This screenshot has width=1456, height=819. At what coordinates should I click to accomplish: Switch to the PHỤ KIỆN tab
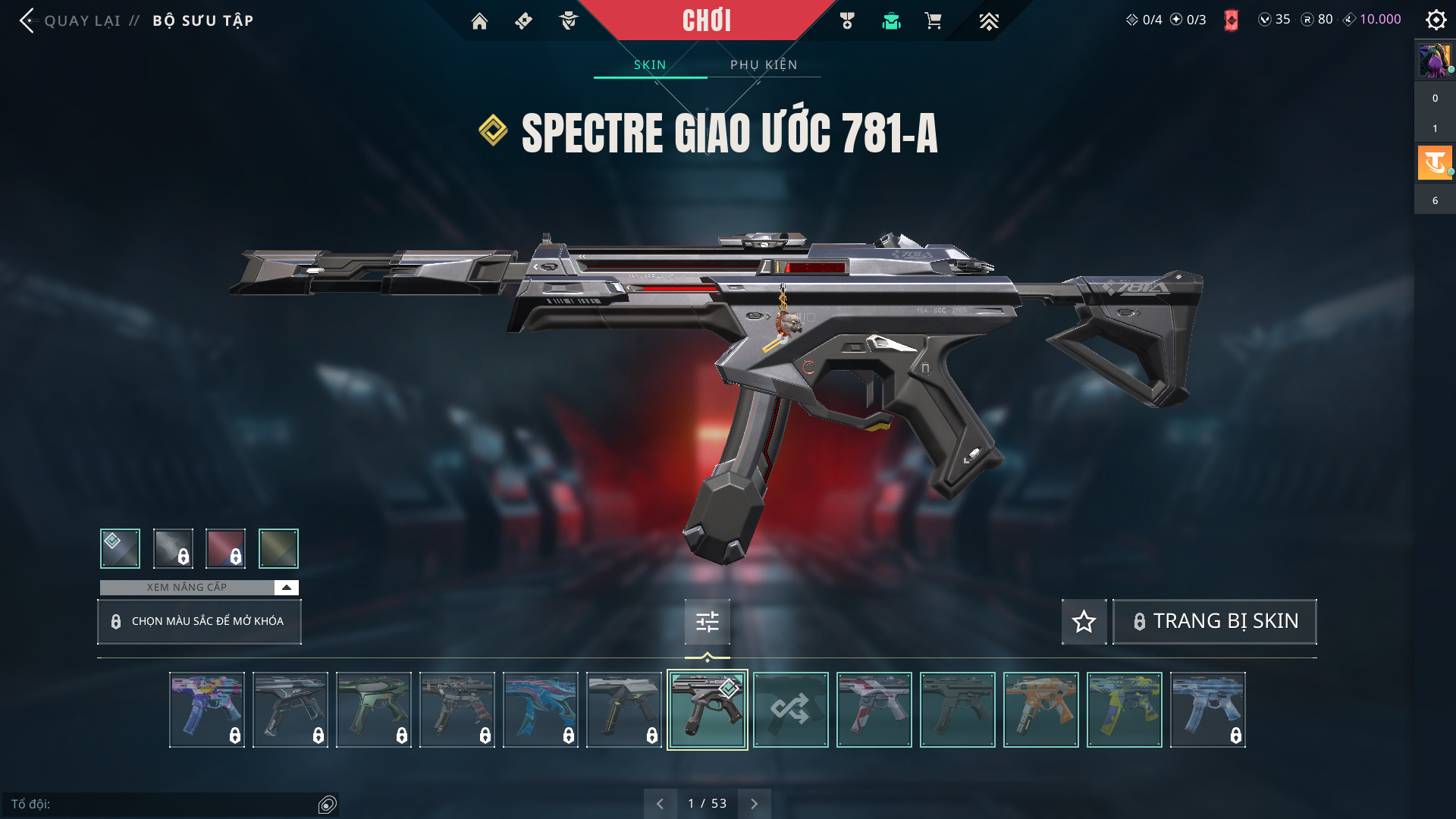[764, 64]
